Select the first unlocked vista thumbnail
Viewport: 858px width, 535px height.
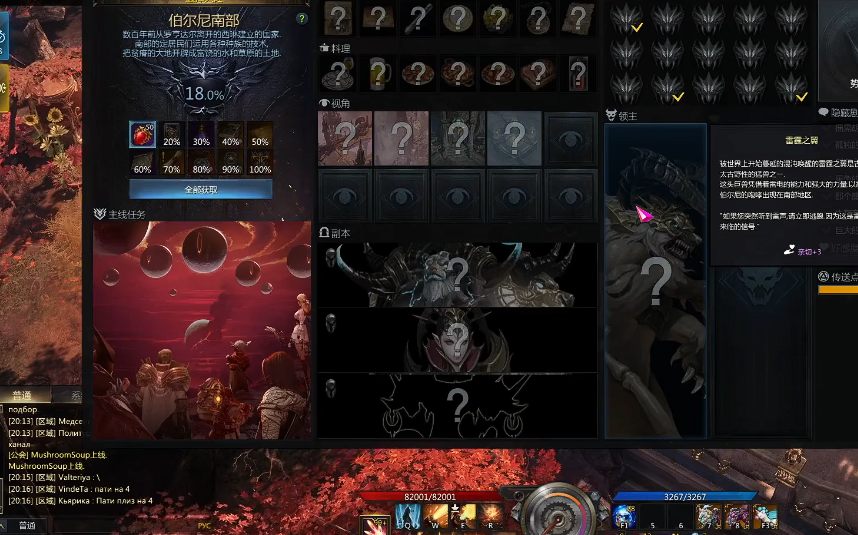(345, 138)
